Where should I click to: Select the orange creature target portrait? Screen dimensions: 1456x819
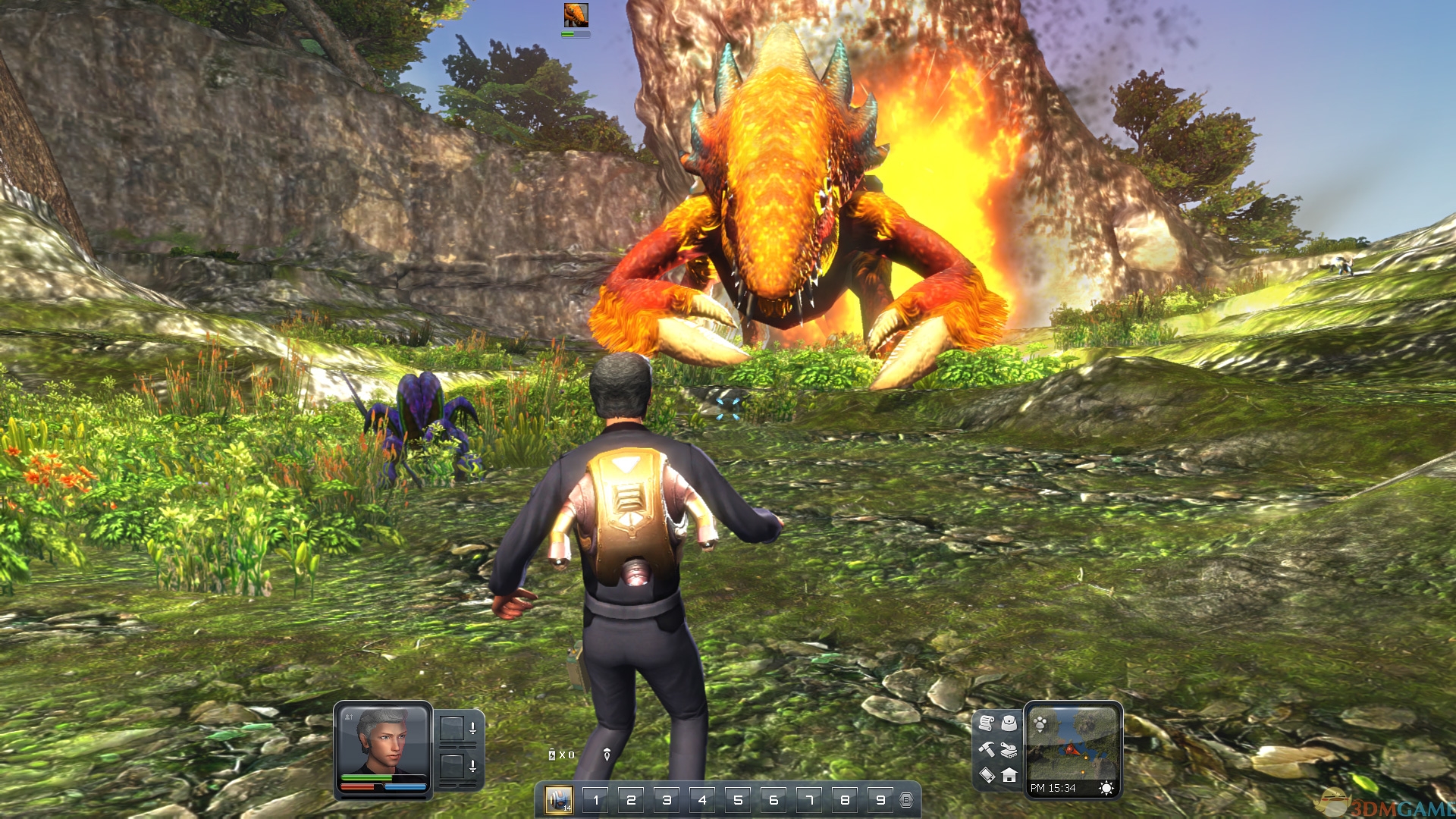[576, 14]
